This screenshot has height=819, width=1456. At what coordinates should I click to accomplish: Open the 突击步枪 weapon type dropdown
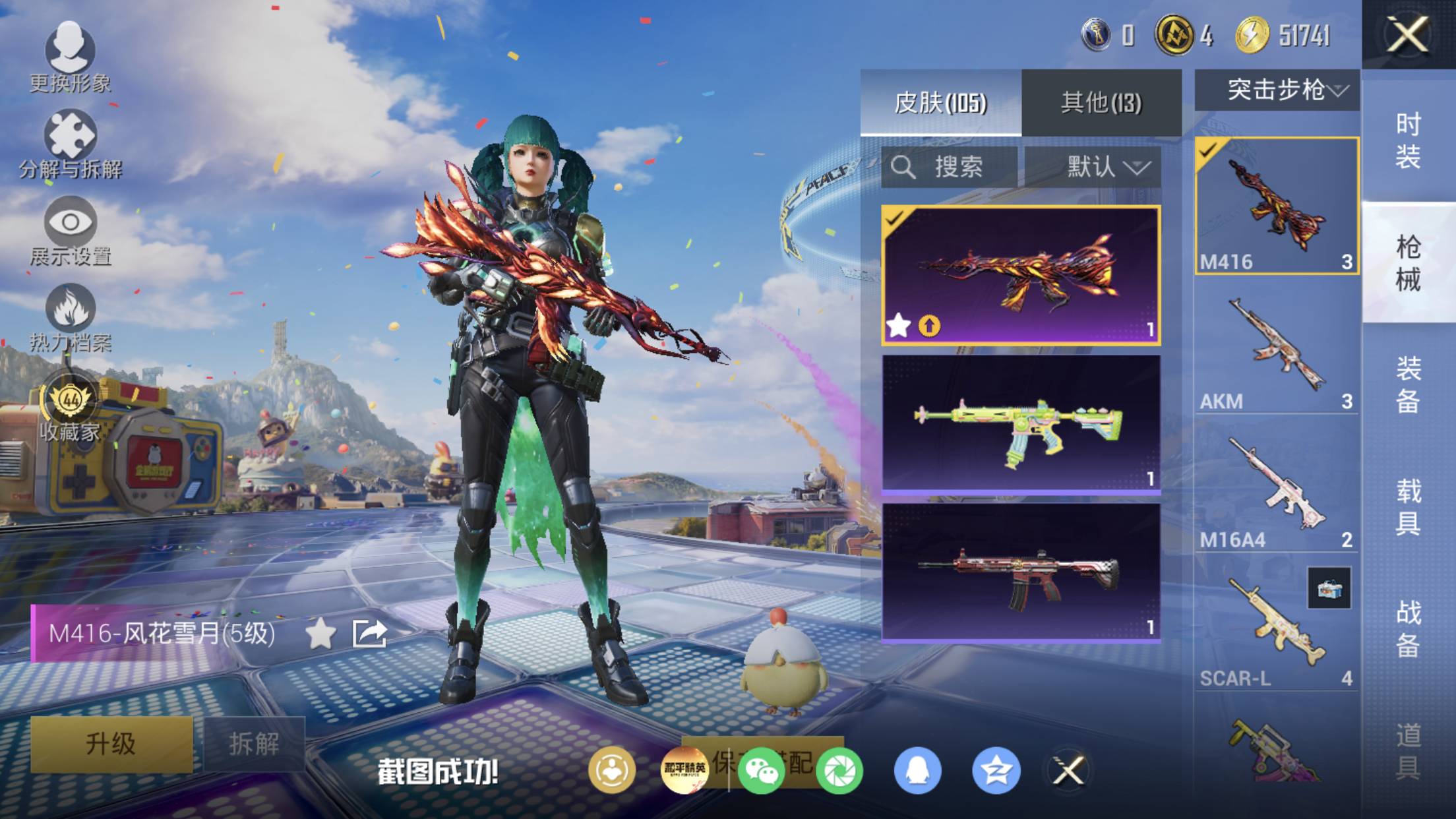[1277, 90]
